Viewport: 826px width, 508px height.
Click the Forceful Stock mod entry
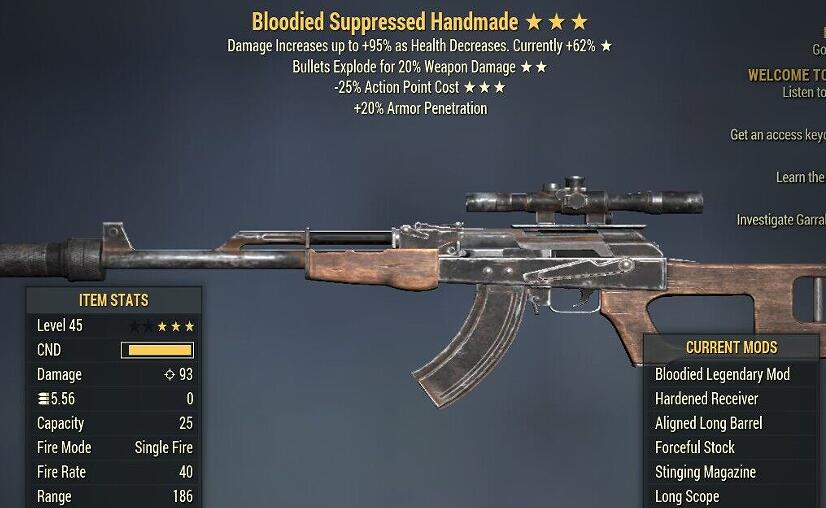[695, 447]
